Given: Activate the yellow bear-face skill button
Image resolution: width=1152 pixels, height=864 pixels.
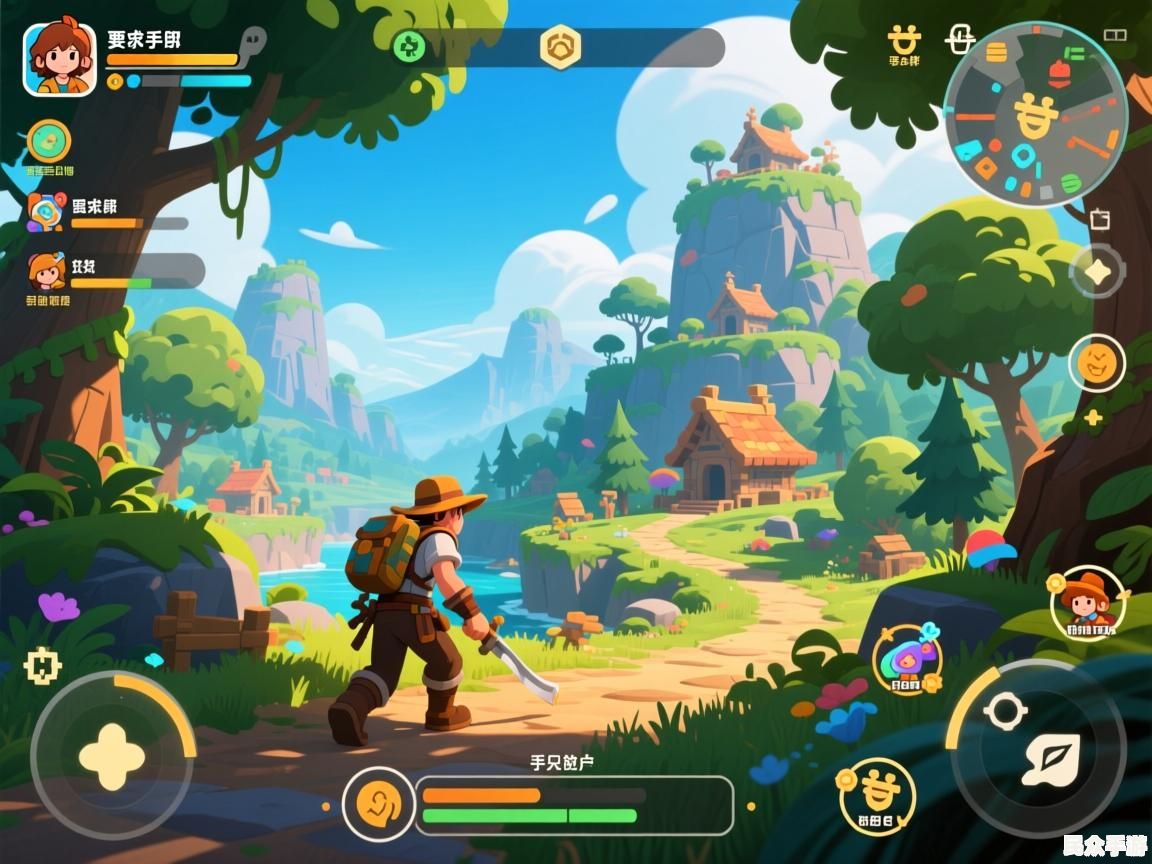Looking at the screenshot, I should (x=876, y=795).
